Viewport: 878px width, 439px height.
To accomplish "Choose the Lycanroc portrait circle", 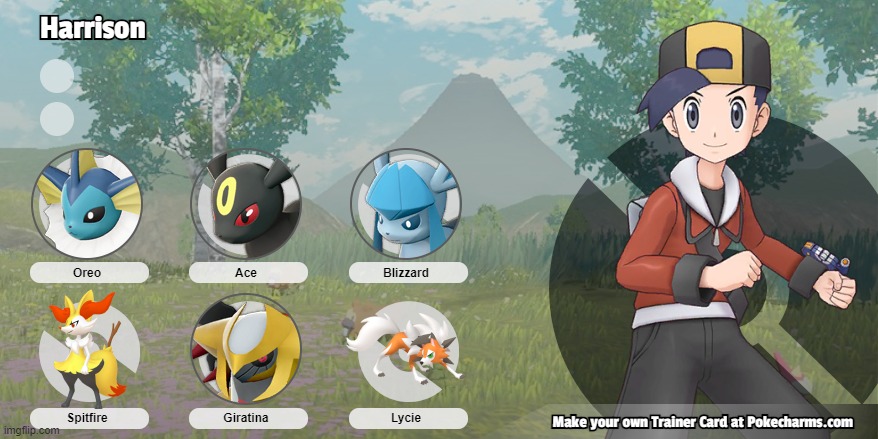I will tap(406, 350).
